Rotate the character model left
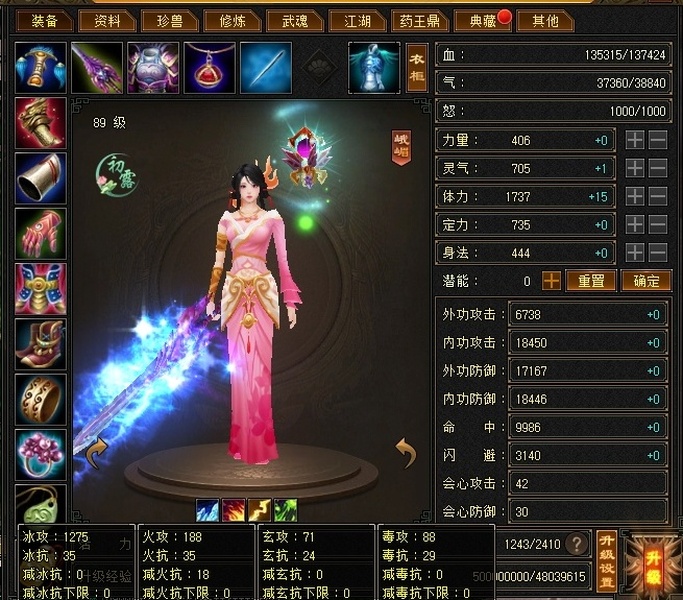The width and height of the screenshot is (683, 600). tap(97, 453)
